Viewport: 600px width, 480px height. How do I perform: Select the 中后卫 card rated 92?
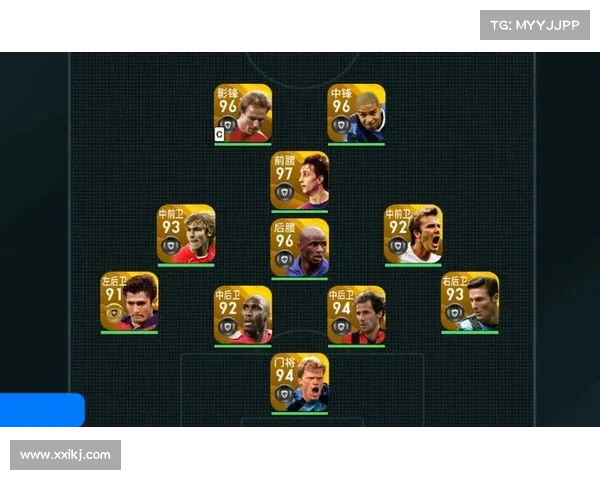click(x=242, y=315)
